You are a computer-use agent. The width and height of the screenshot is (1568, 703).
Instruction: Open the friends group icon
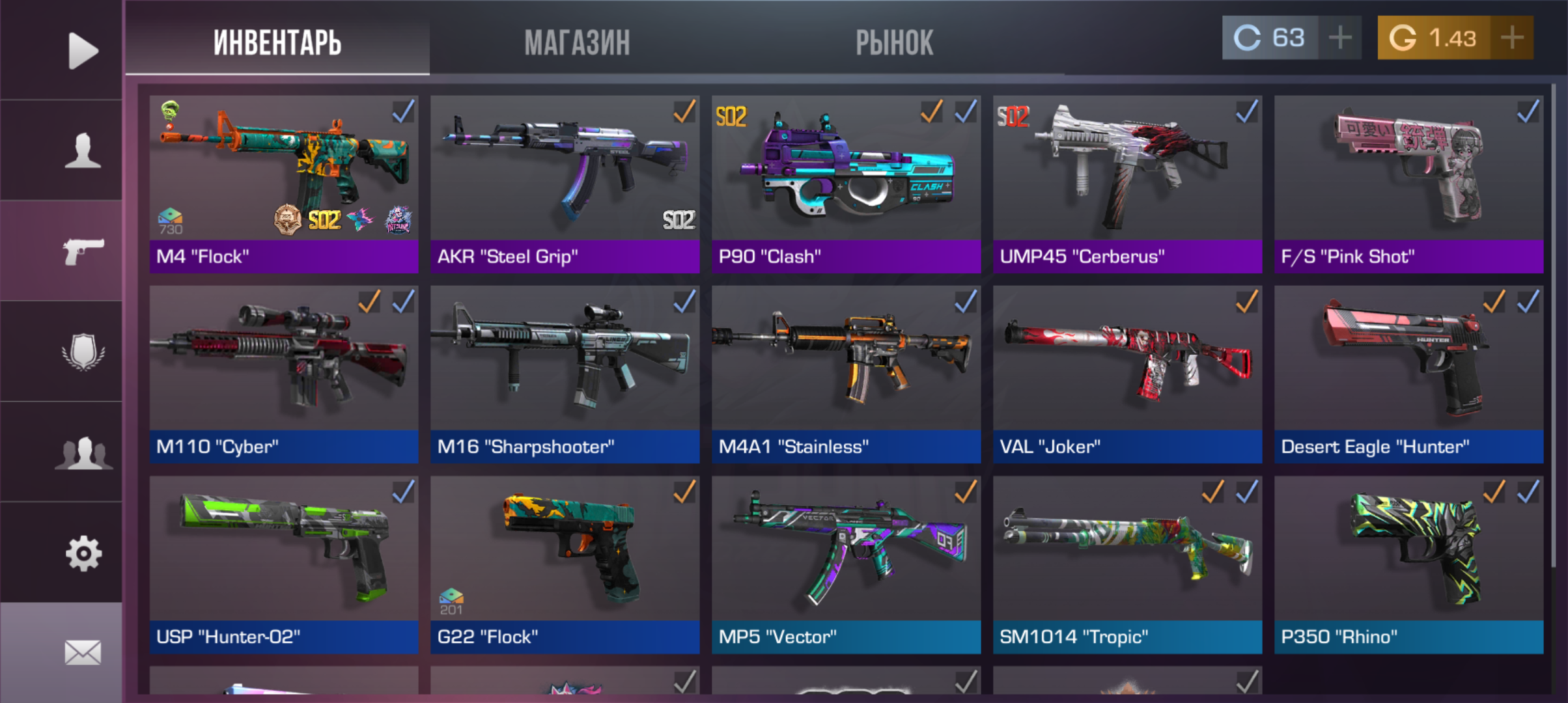tap(83, 452)
